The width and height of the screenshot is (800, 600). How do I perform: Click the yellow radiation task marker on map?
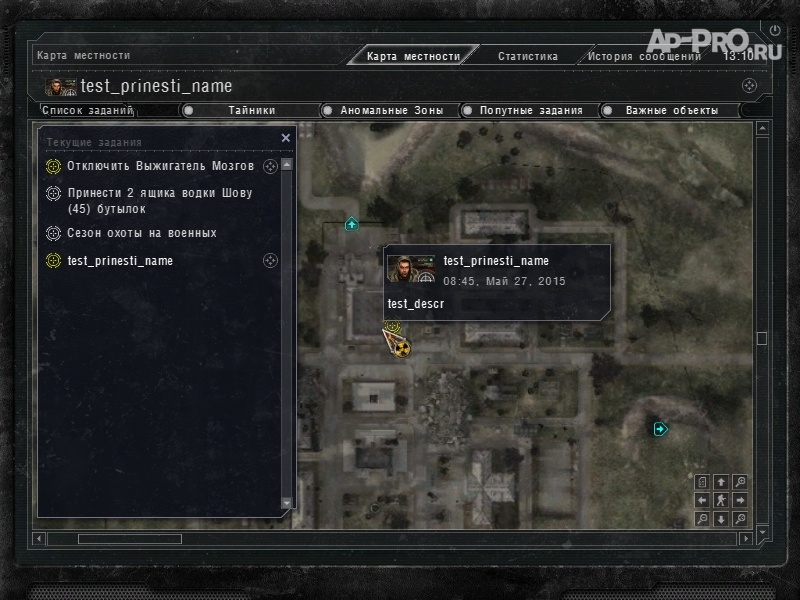(x=402, y=349)
